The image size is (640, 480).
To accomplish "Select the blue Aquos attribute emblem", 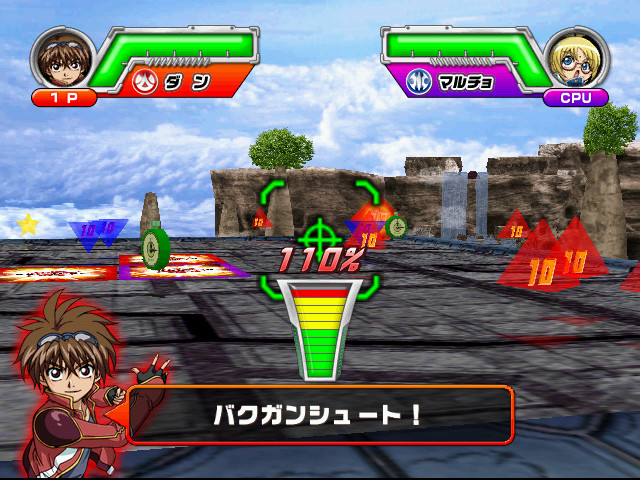I will (x=420, y=82).
